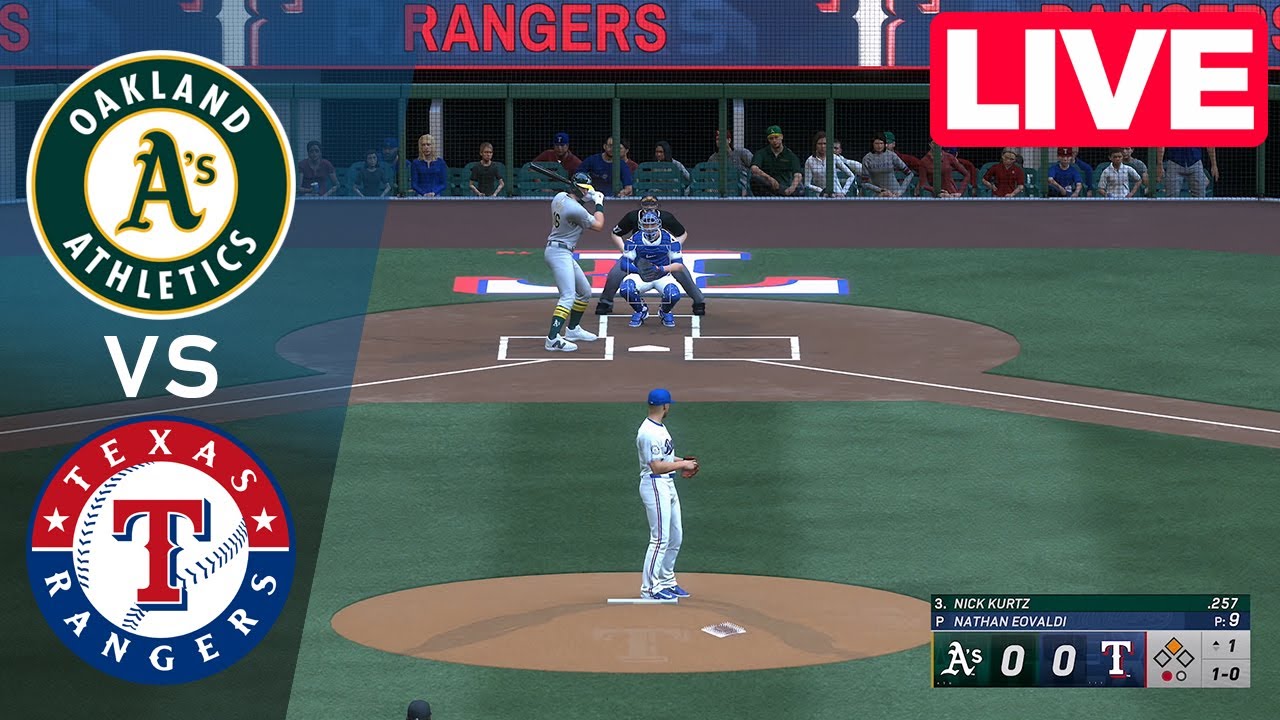
Task: Select the A's logo on the scoreboard
Action: click(965, 657)
